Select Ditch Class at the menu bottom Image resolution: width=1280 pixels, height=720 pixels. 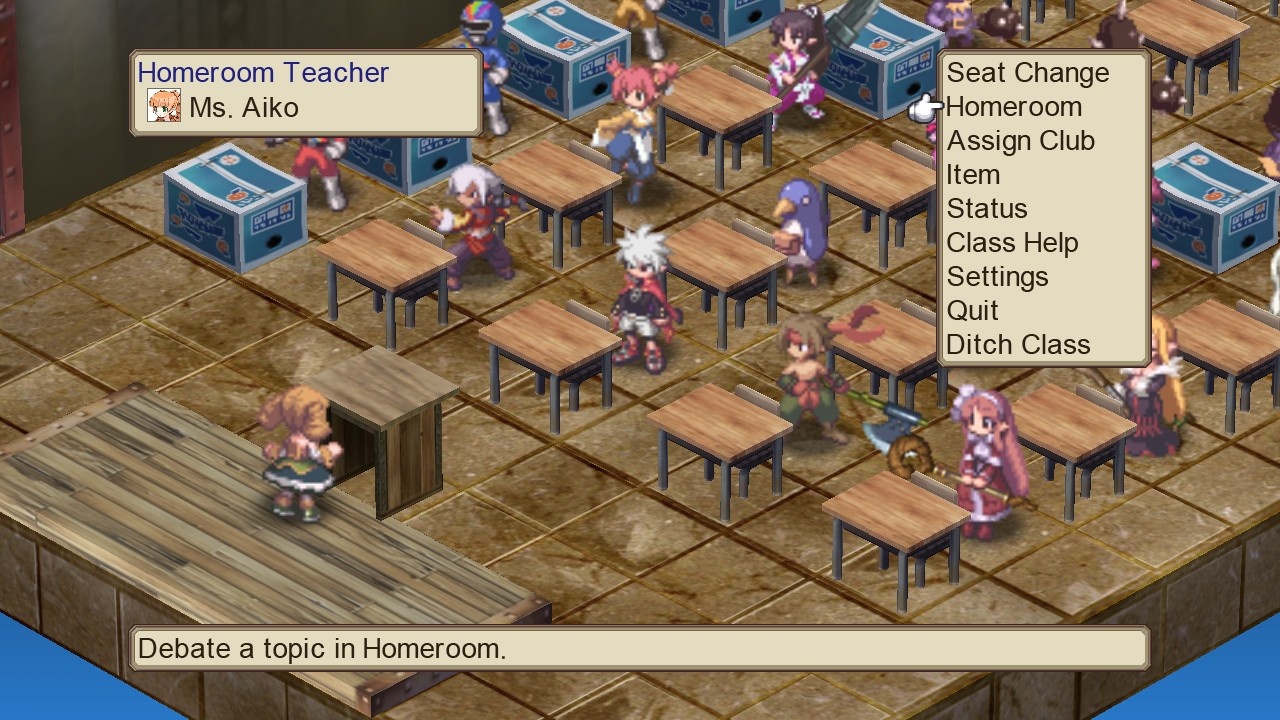tap(1018, 344)
